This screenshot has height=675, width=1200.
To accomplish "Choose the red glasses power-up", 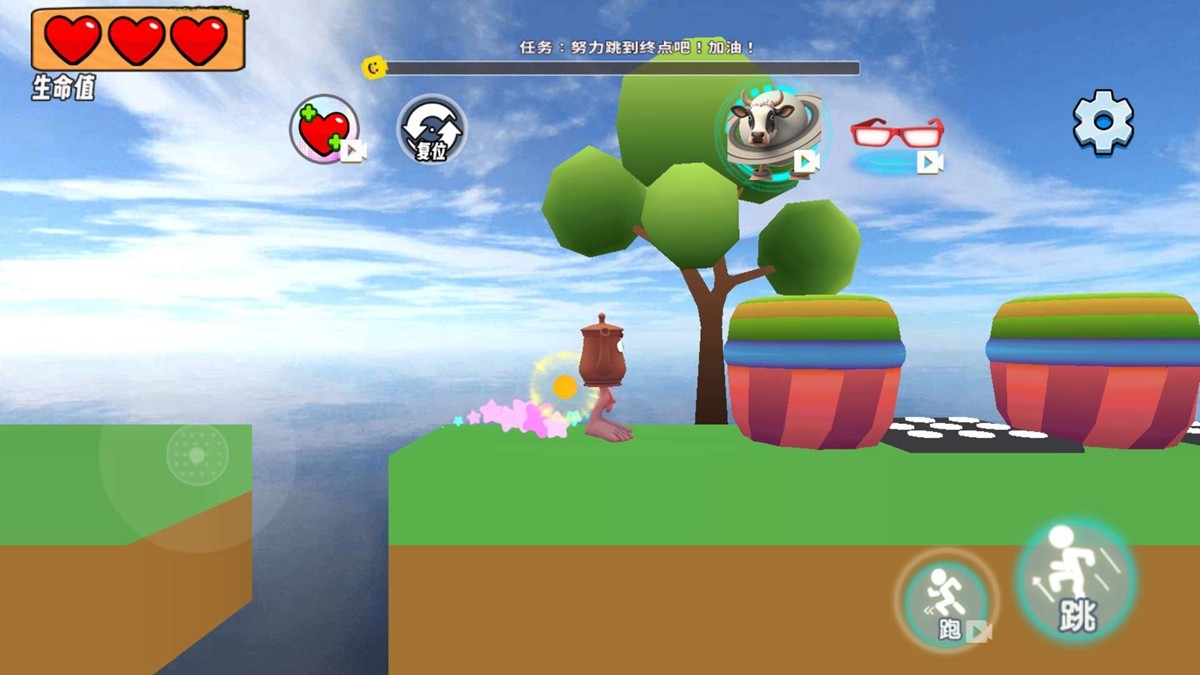I will (897, 134).
